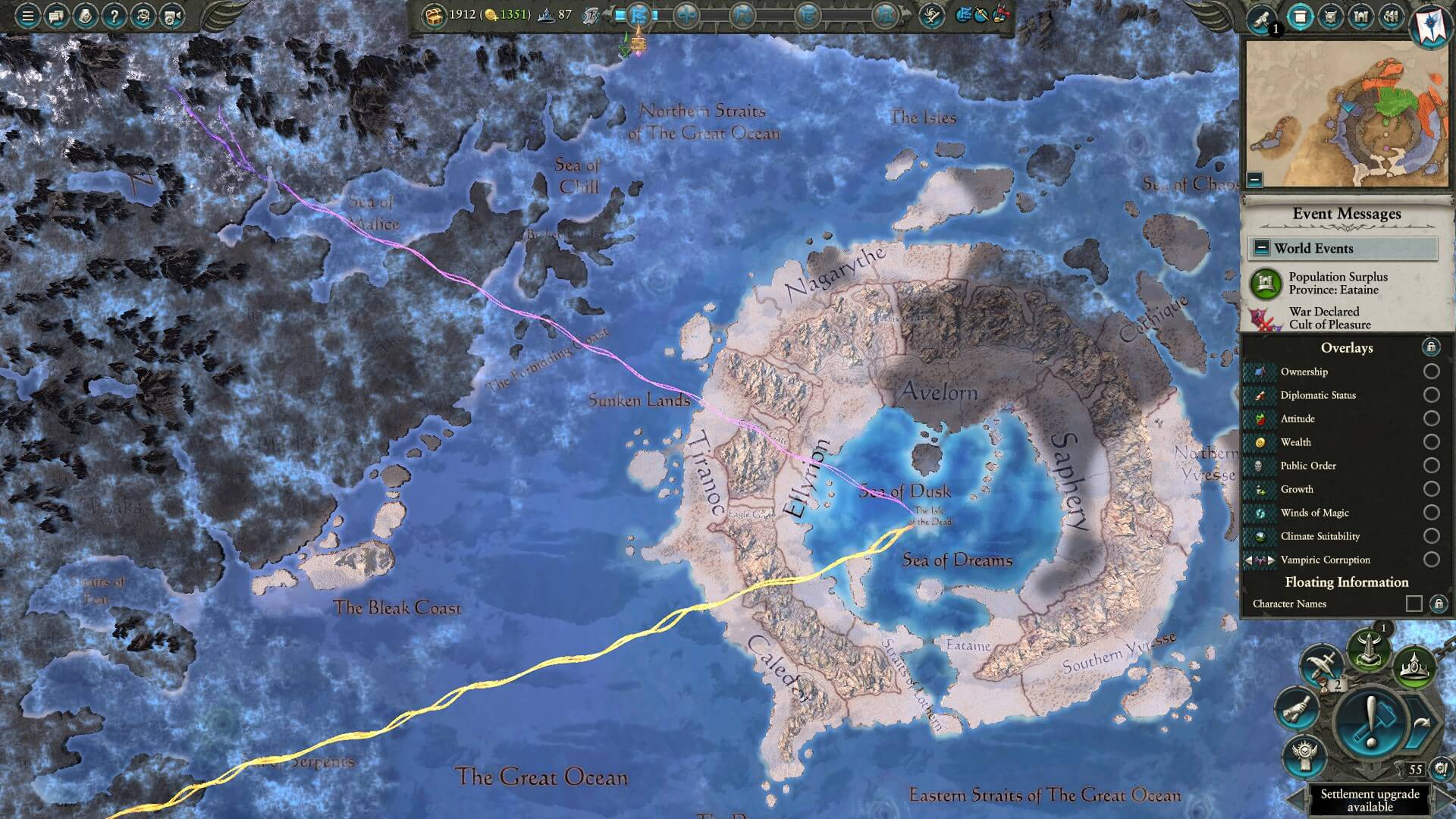Select the Diplomatic Status overlay
This screenshot has height=819, width=1456.
pos(1431,395)
